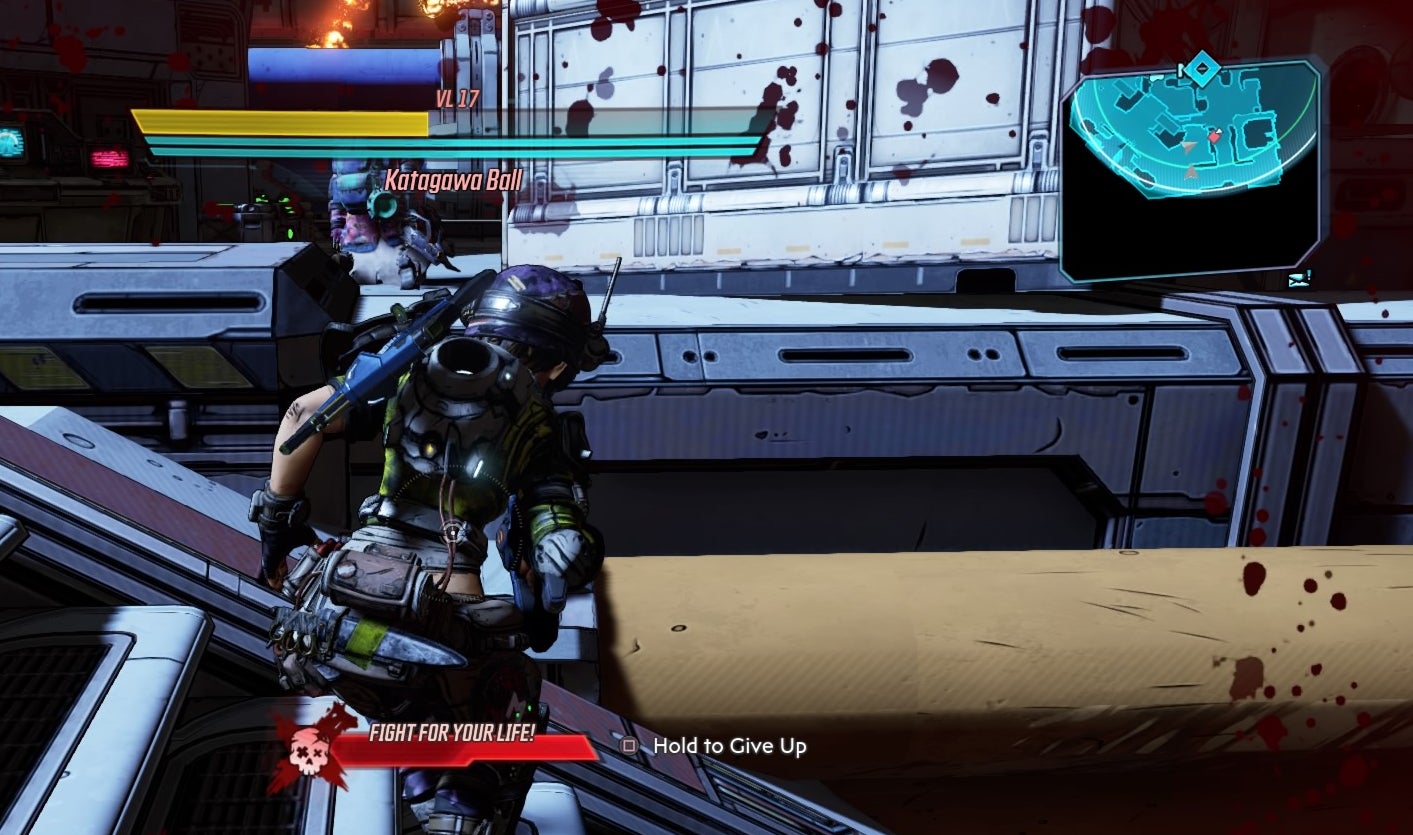Select the diamond objective marker above minimap

click(1203, 71)
